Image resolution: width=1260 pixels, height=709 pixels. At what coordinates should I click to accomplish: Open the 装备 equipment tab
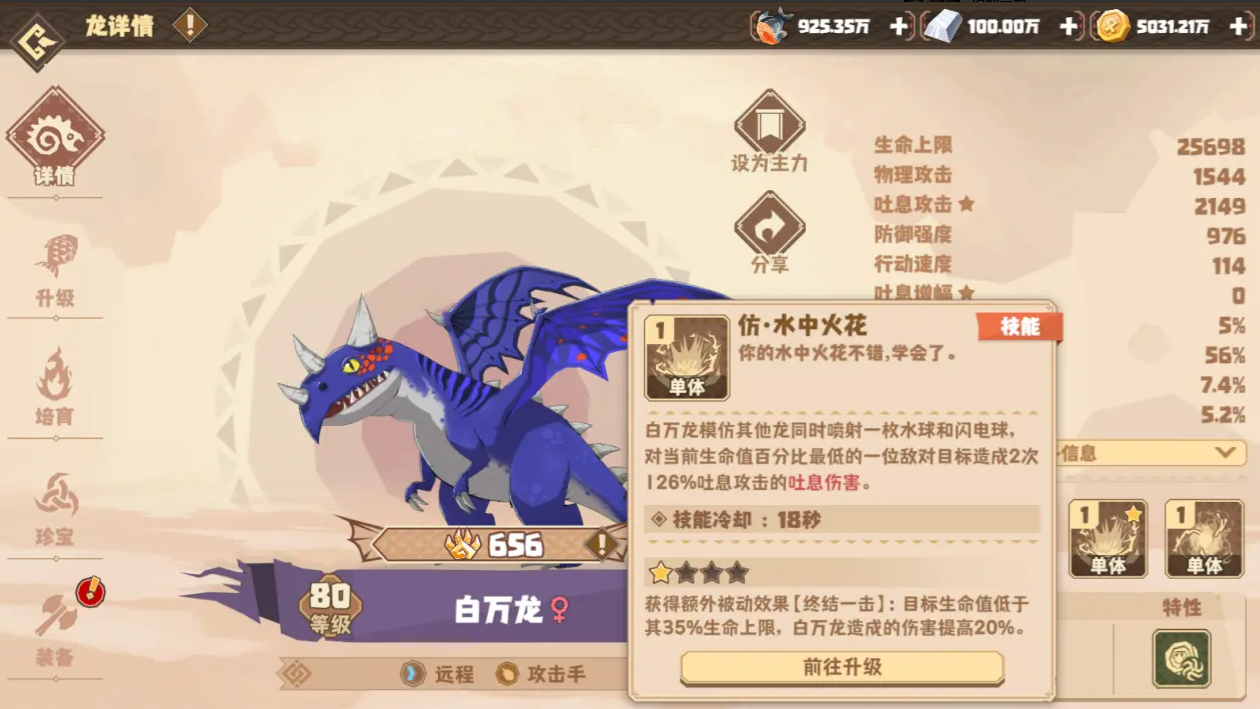point(55,628)
